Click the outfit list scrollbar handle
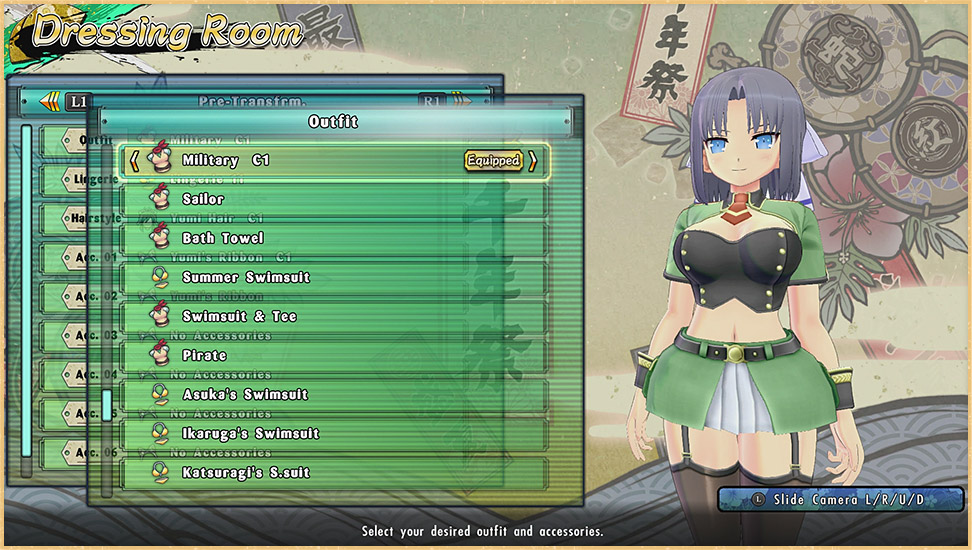This screenshot has height=550, width=972. point(107,405)
